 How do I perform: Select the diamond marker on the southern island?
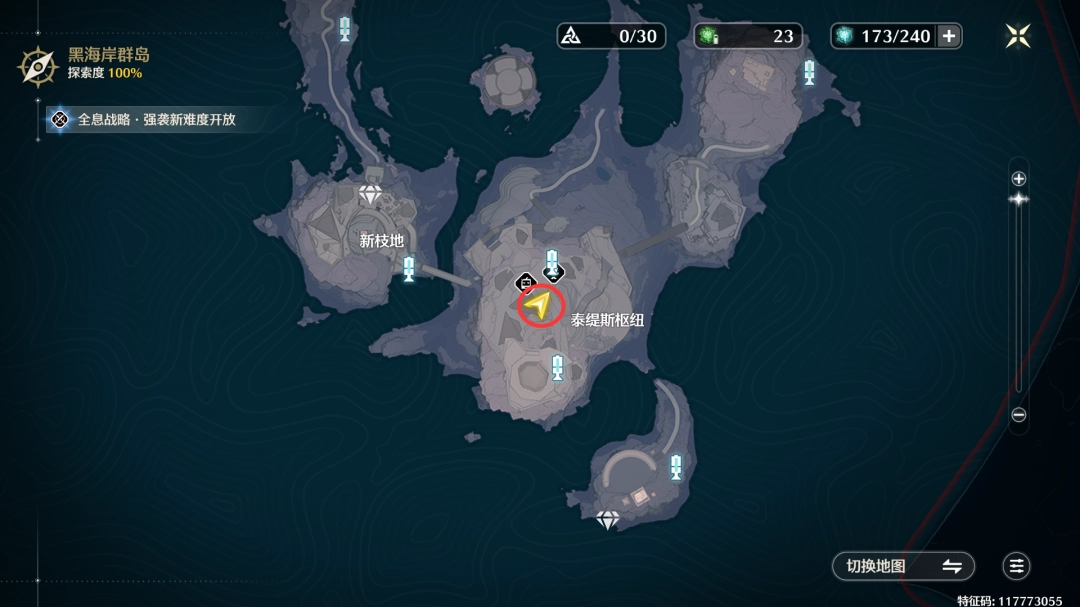coord(608,519)
